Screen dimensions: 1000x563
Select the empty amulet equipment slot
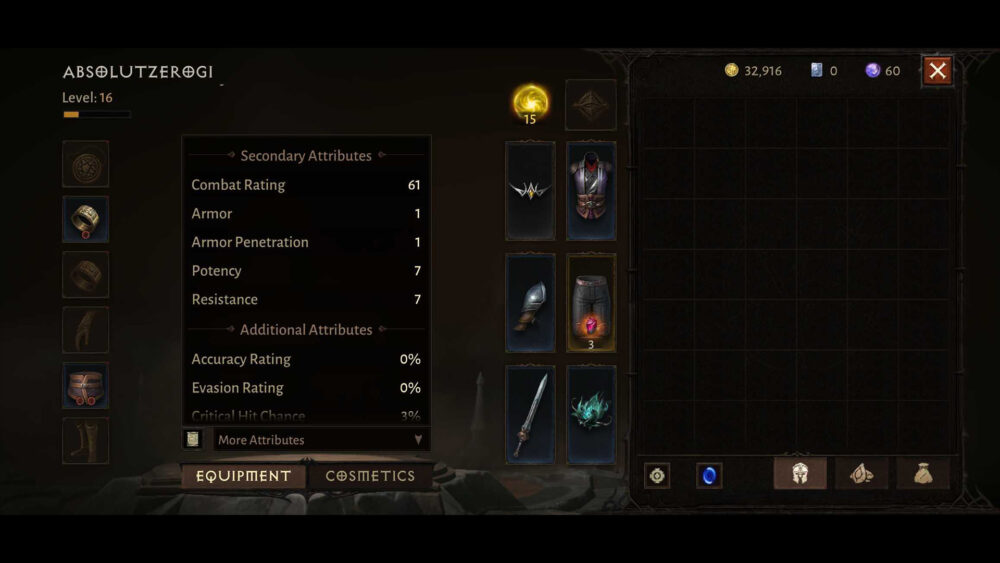click(x=86, y=164)
